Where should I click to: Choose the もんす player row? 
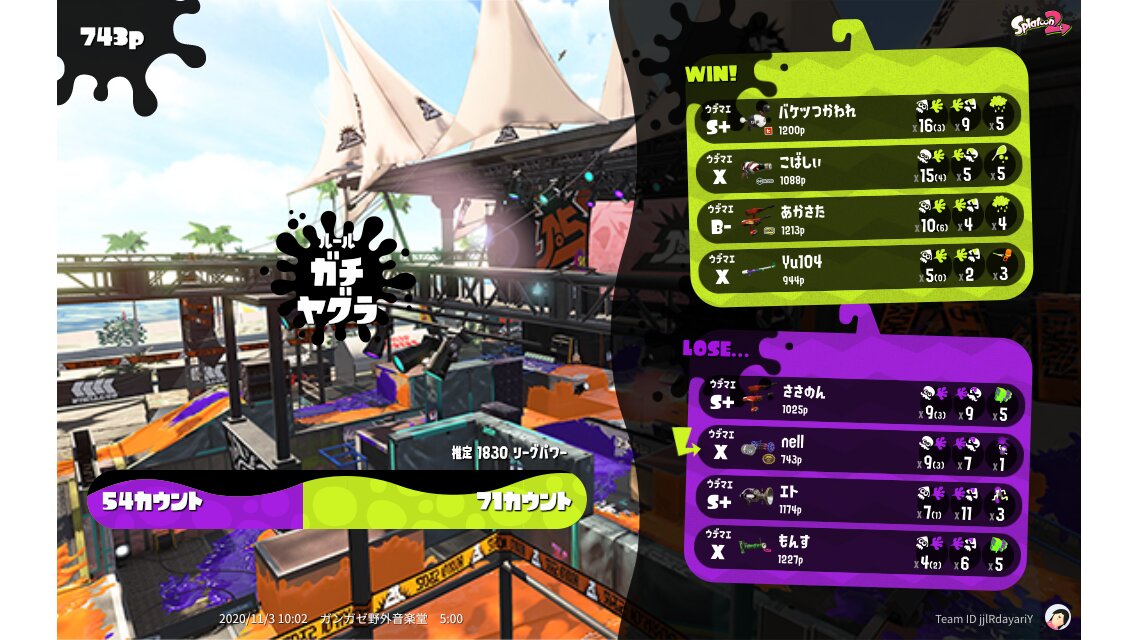pyautogui.click(x=860, y=552)
